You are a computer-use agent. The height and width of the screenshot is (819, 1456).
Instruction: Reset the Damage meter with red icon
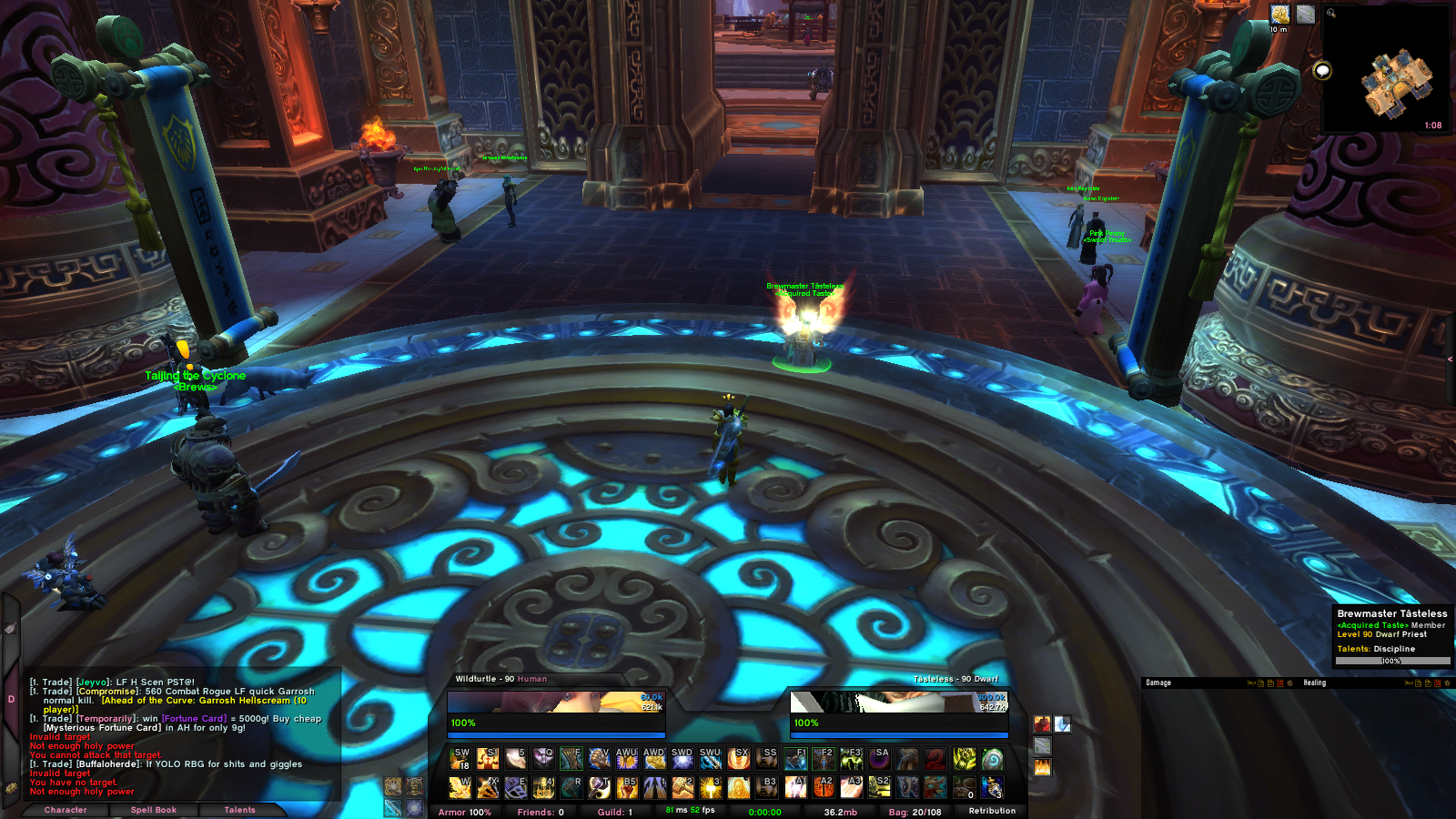1280,682
